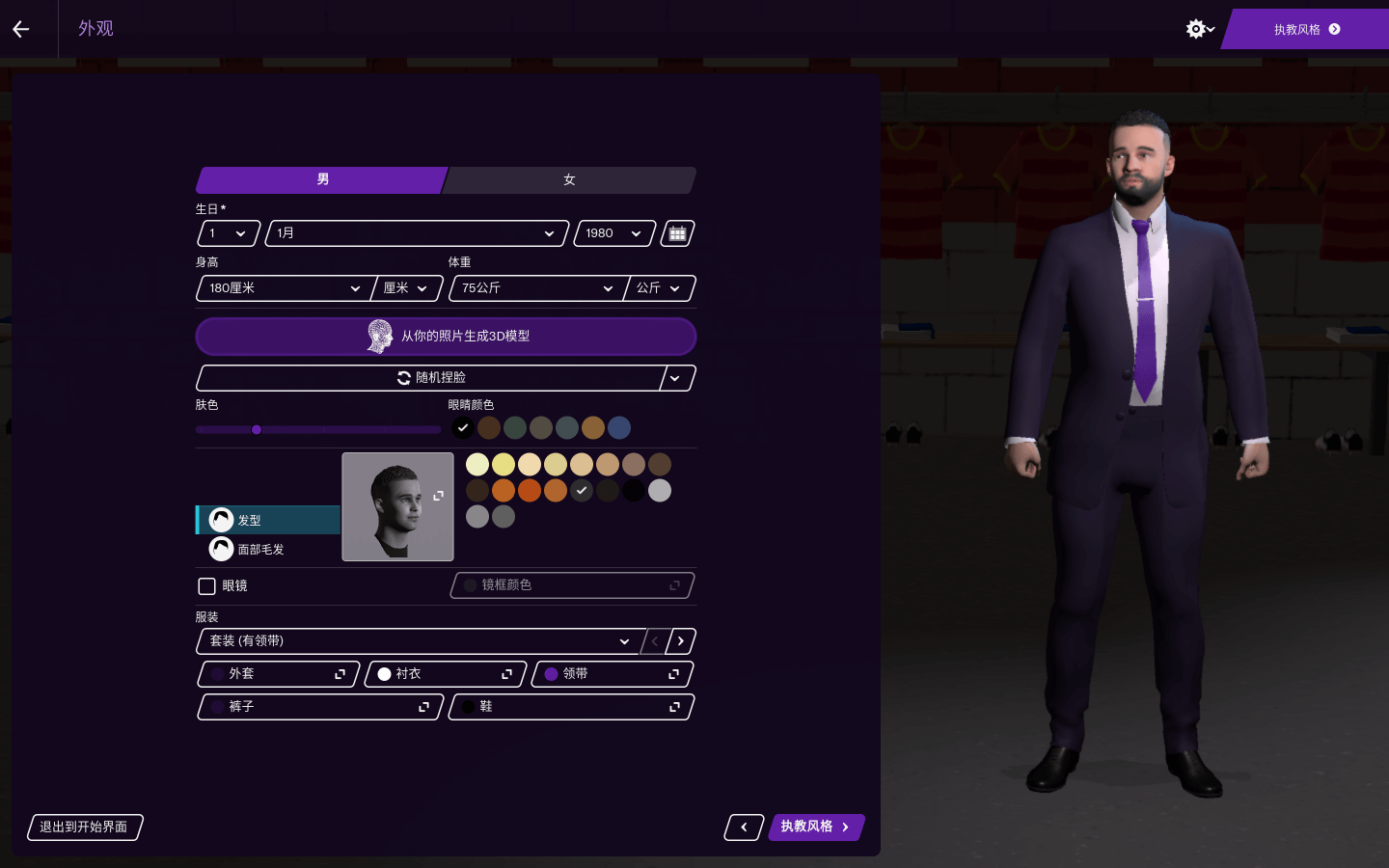This screenshot has height=868, width=1389.
Task: Go back with the top-left arrow
Action: pyautogui.click(x=21, y=29)
